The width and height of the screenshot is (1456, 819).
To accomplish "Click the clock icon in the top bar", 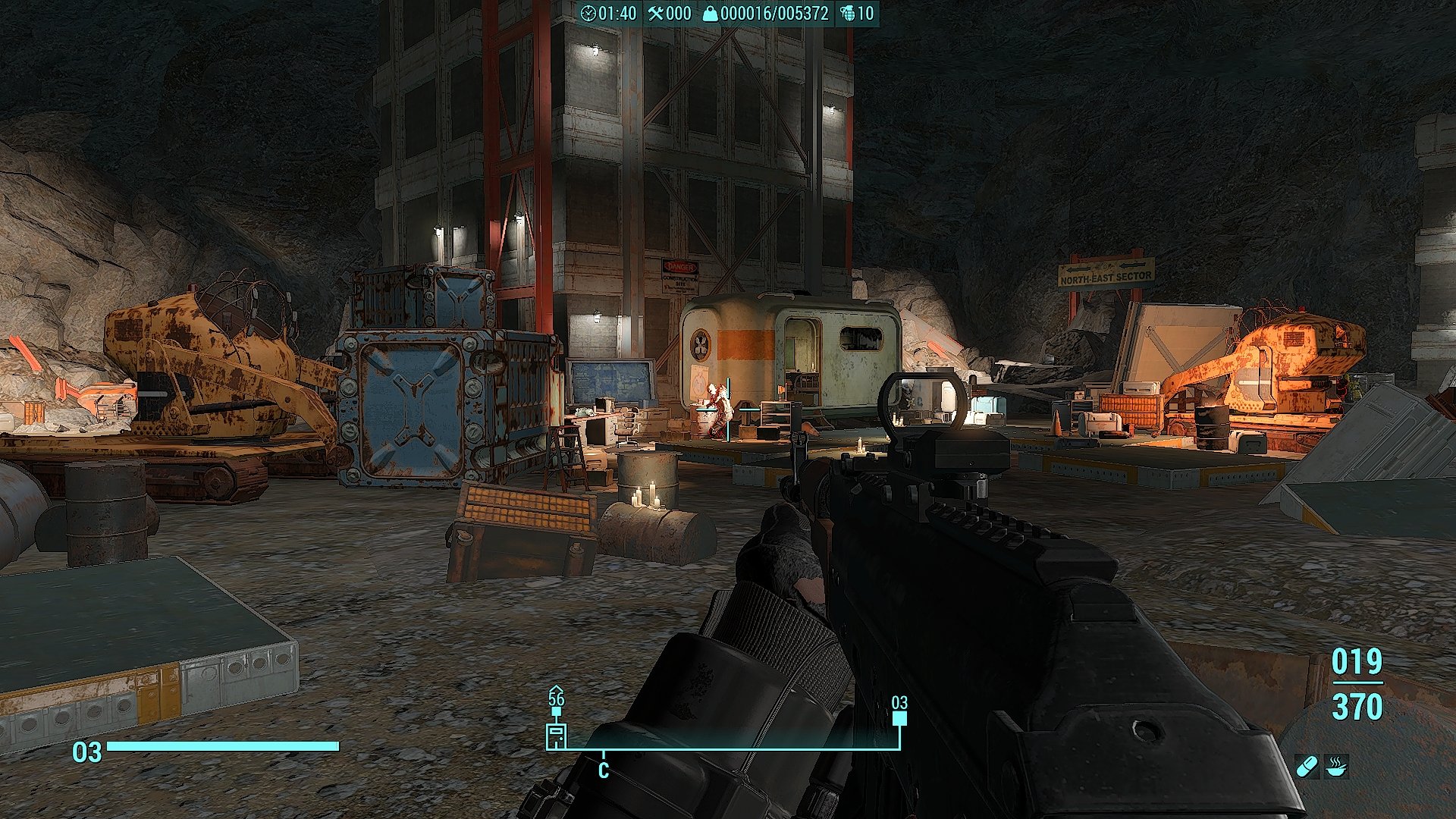I will tap(588, 14).
